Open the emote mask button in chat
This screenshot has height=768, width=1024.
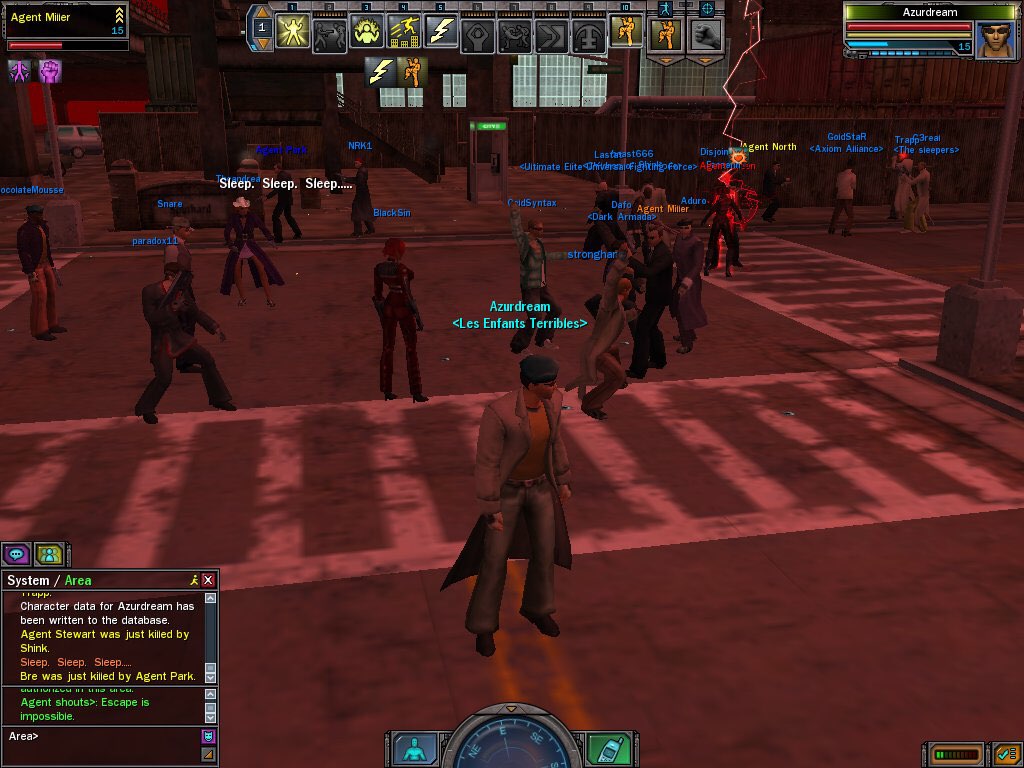pos(208,737)
